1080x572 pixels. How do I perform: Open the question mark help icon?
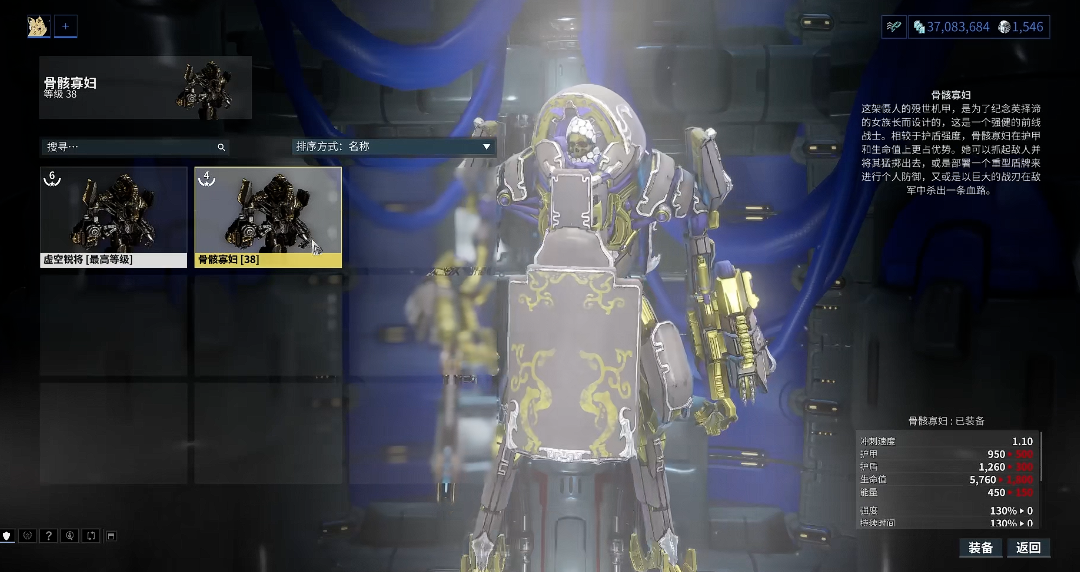48,536
